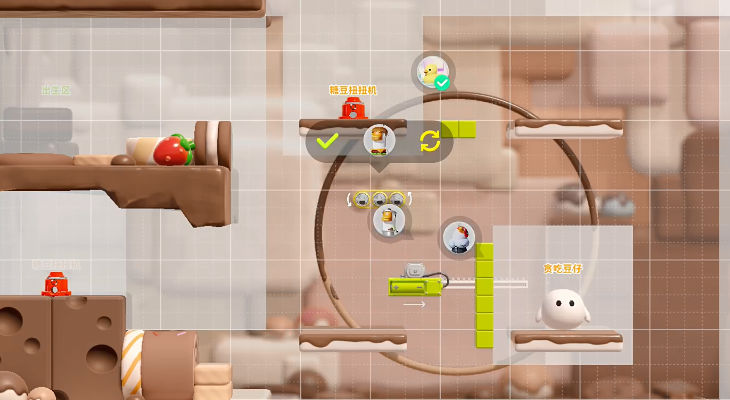Choose the yellow duck bubble with checkmark
This screenshot has height=400, width=730.
[x=432, y=72]
